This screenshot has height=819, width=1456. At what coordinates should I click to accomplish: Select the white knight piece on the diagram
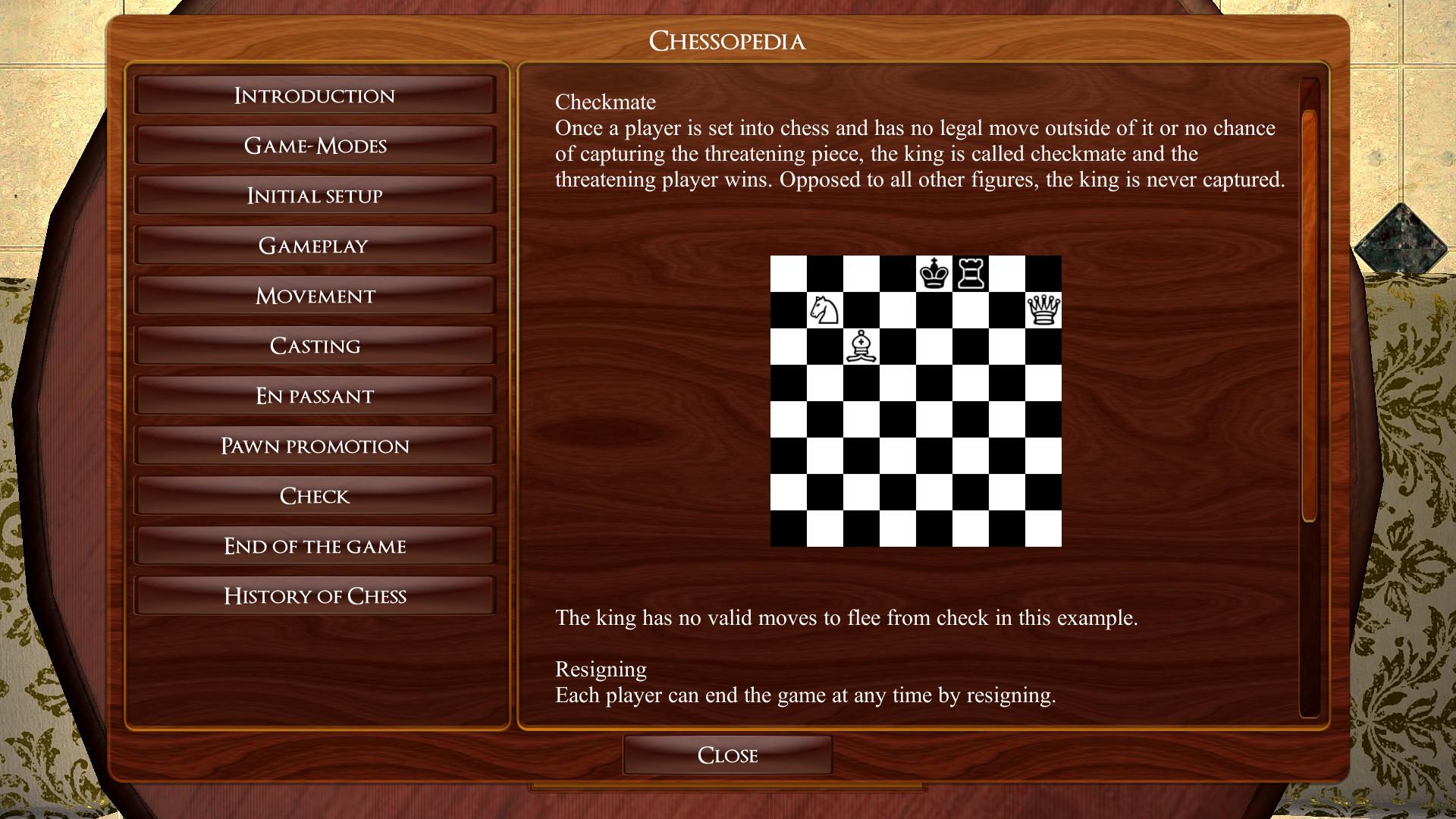coord(825,310)
